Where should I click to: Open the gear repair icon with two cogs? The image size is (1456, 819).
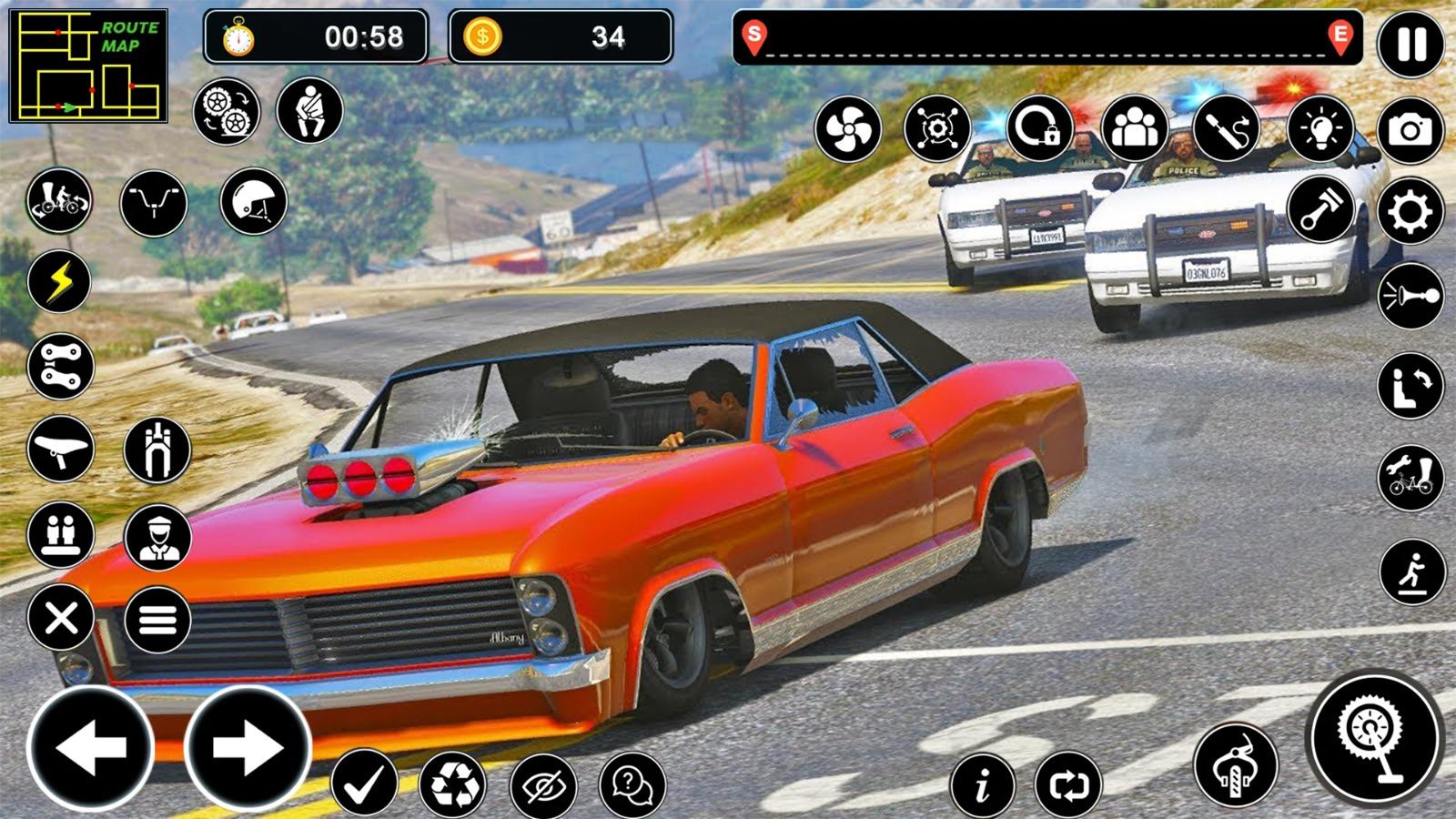point(227,111)
